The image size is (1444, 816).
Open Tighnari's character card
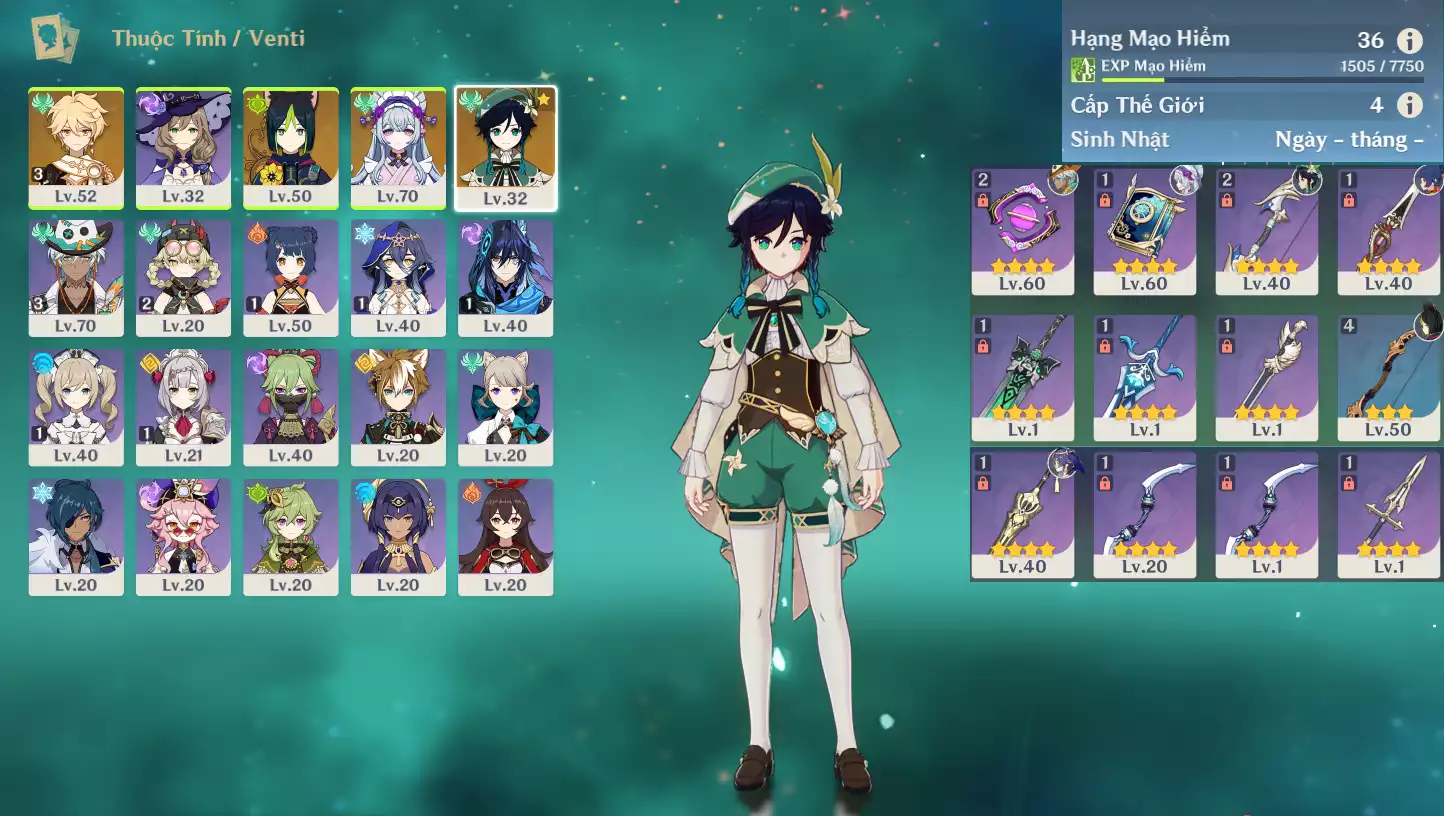[291, 147]
